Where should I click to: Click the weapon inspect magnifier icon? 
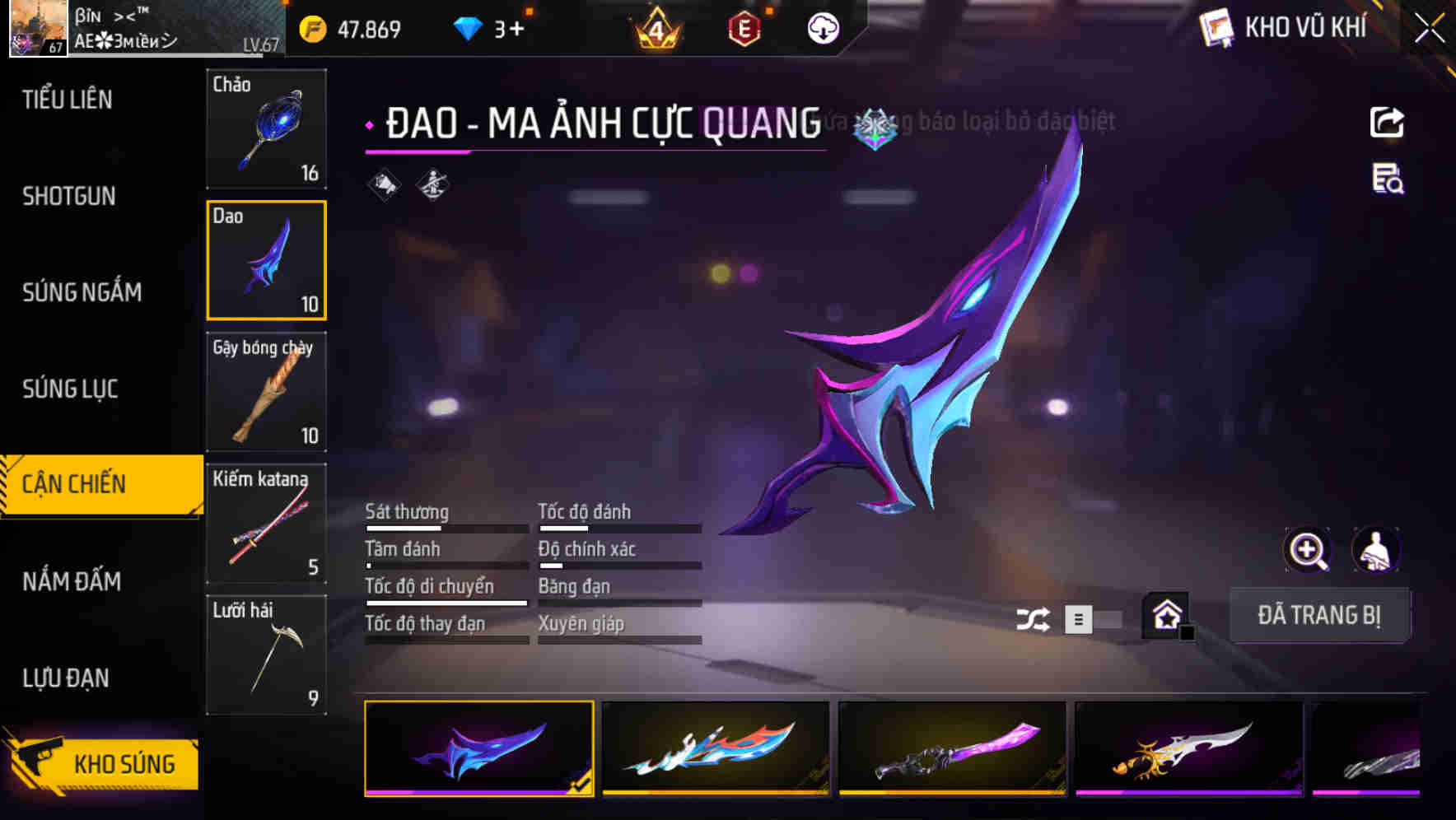point(1308,550)
